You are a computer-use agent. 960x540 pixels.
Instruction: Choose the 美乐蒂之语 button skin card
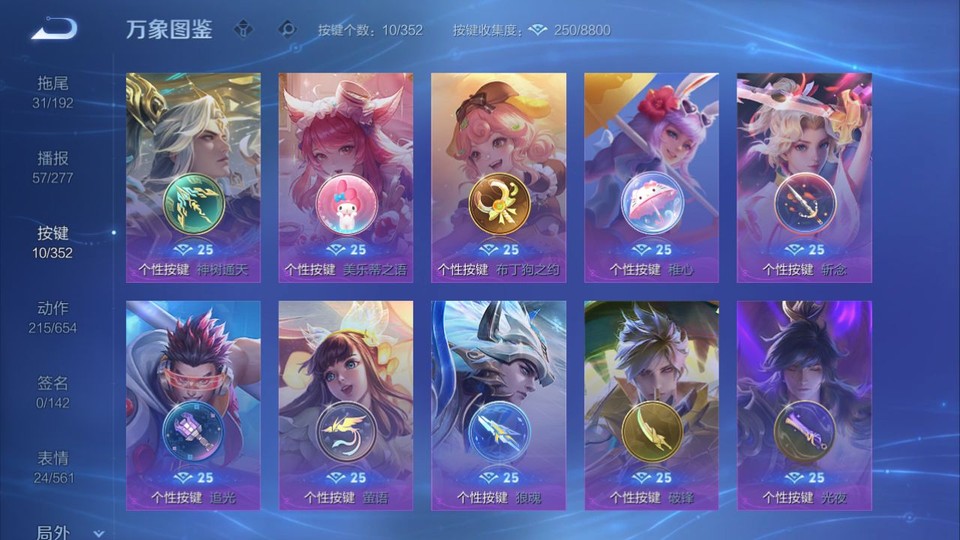coord(345,177)
